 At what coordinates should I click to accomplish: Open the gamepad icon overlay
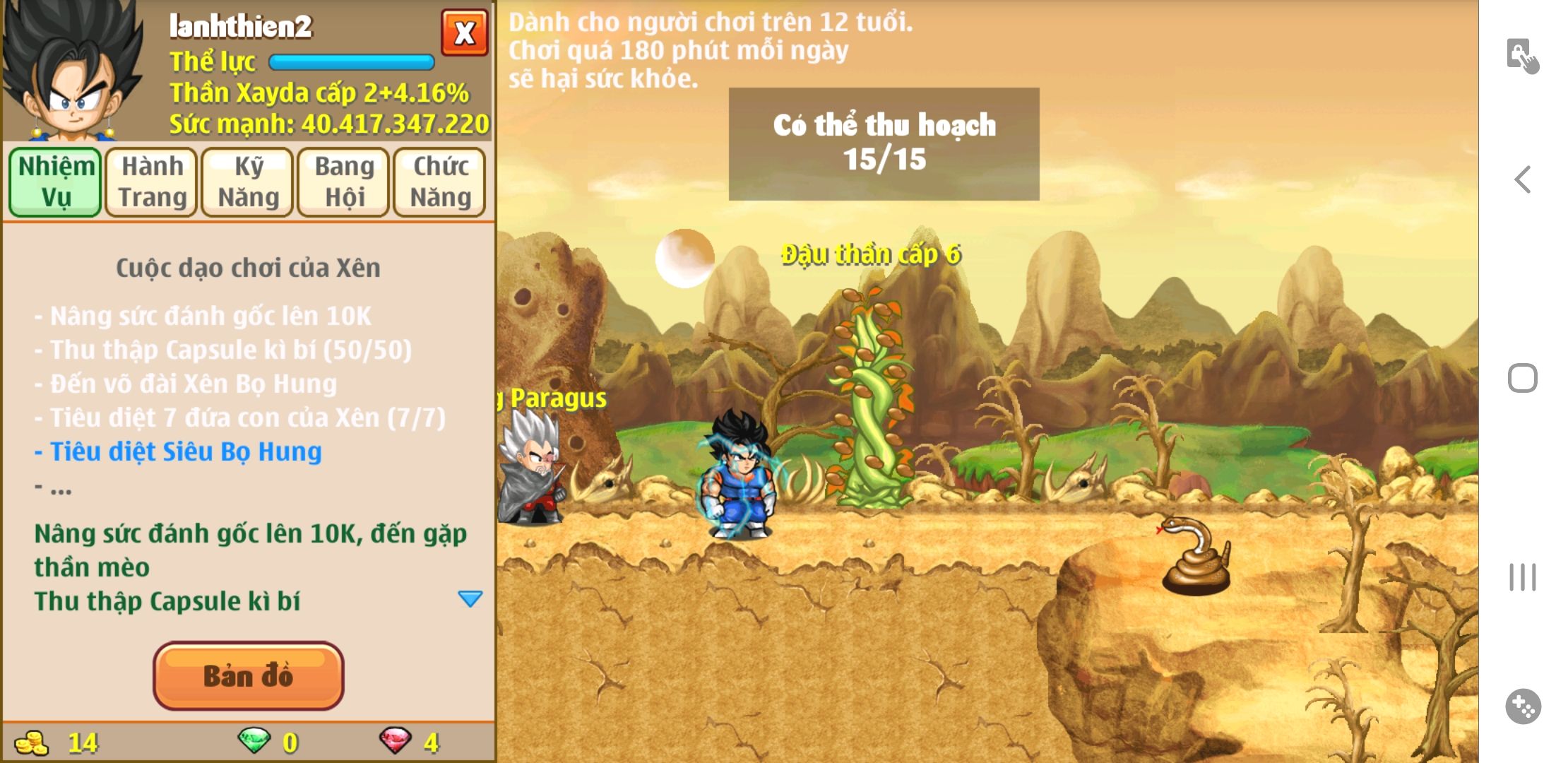click(1523, 706)
